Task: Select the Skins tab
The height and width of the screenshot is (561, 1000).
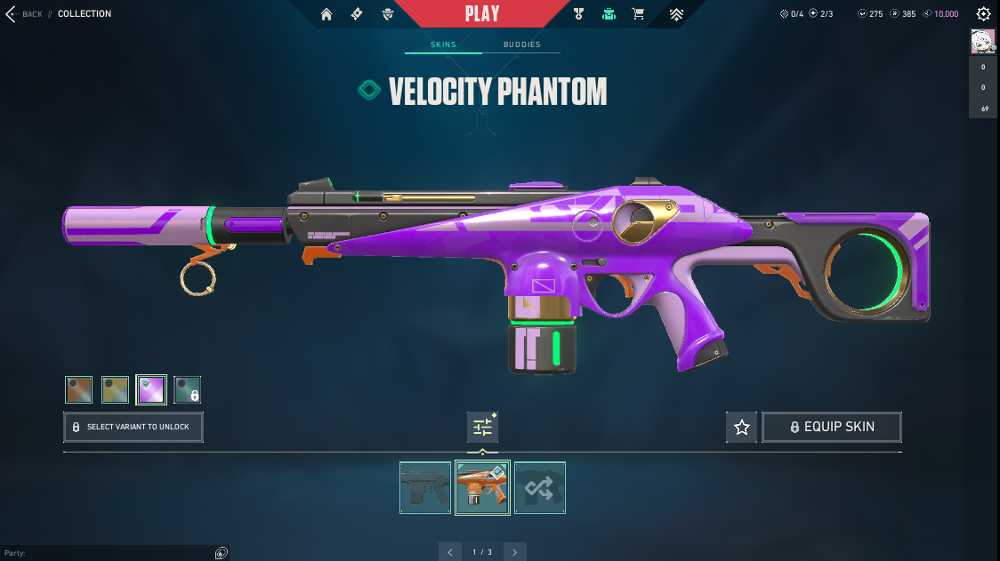Action: coord(443,45)
